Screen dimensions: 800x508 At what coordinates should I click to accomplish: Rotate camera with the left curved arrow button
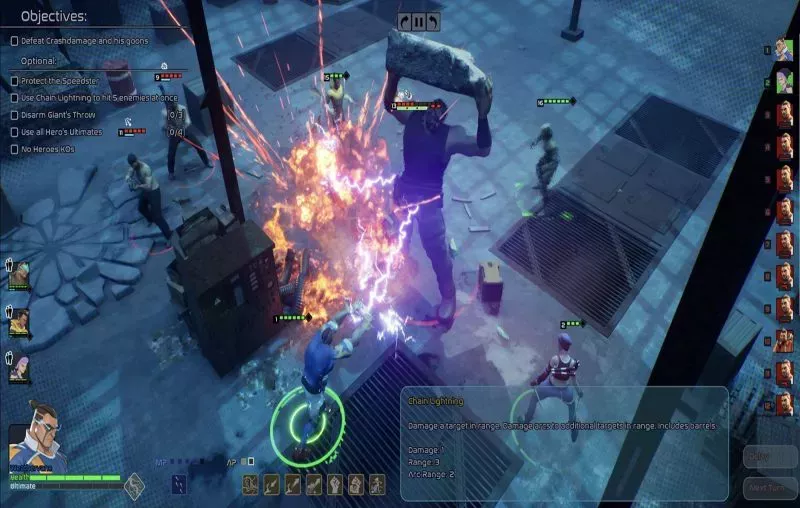click(403, 21)
